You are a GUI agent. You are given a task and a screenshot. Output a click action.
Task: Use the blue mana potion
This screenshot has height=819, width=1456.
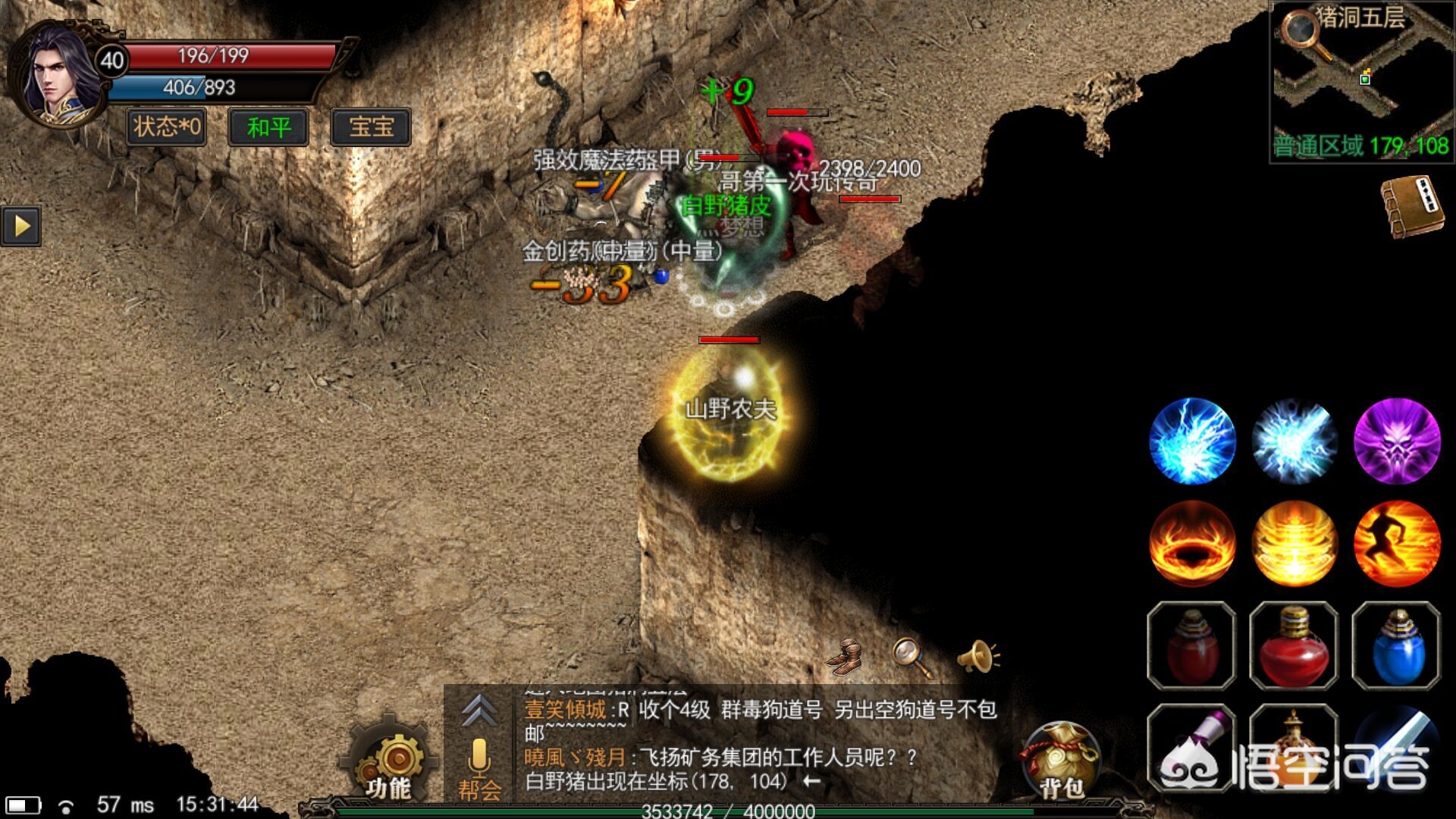click(1397, 645)
